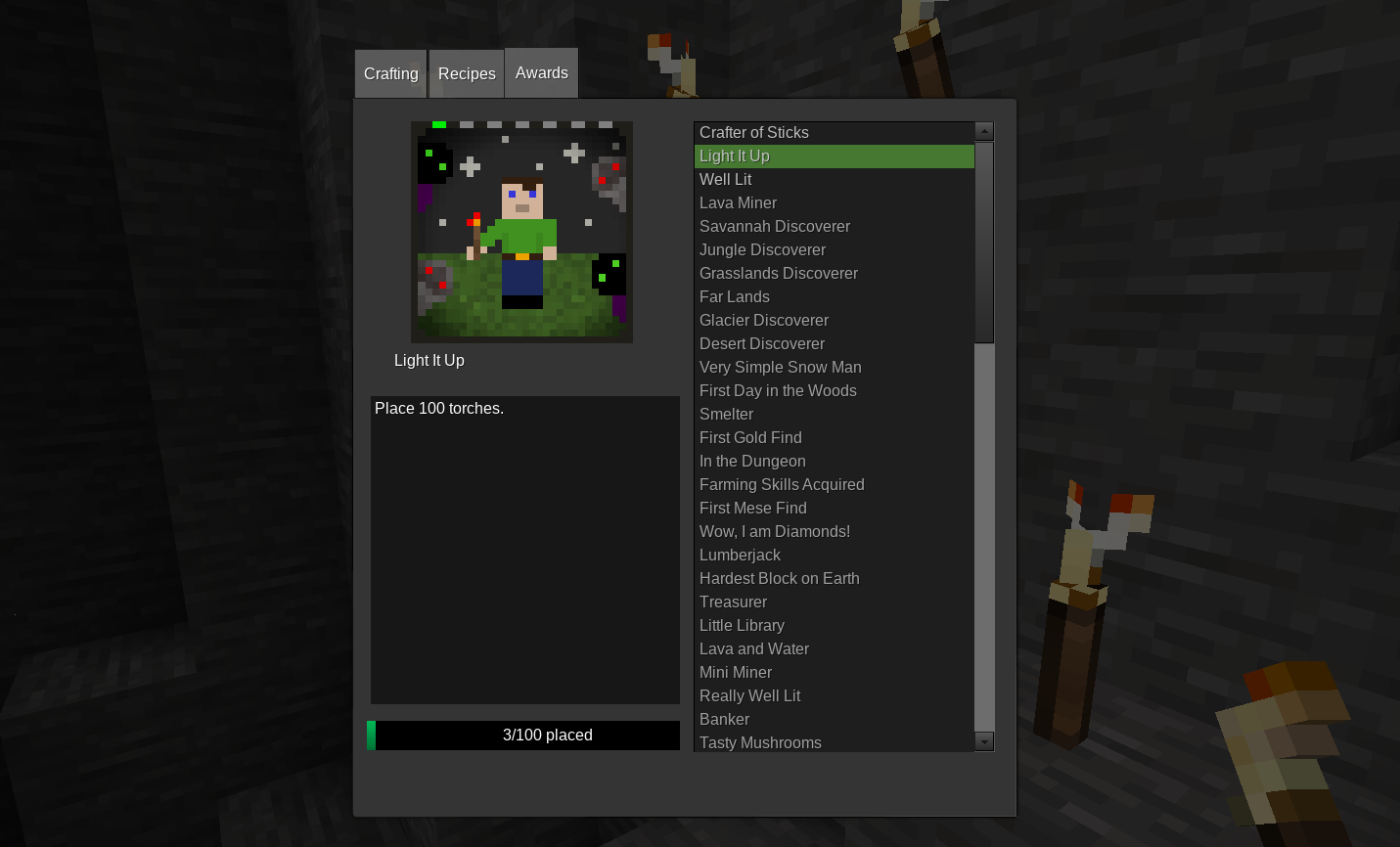Pick the Jungle Discoverer award

click(x=763, y=249)
